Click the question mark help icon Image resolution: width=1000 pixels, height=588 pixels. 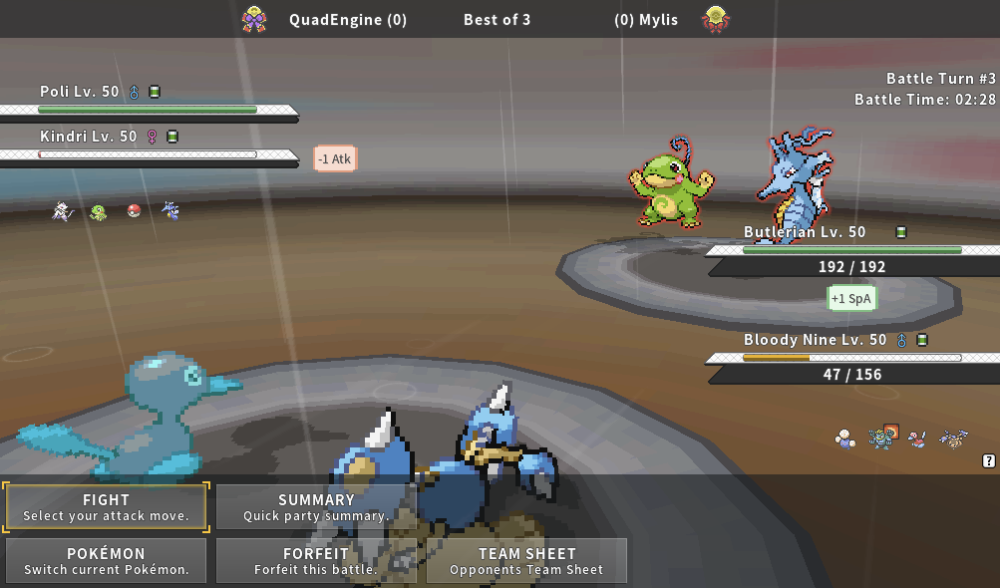click(989, 461)
